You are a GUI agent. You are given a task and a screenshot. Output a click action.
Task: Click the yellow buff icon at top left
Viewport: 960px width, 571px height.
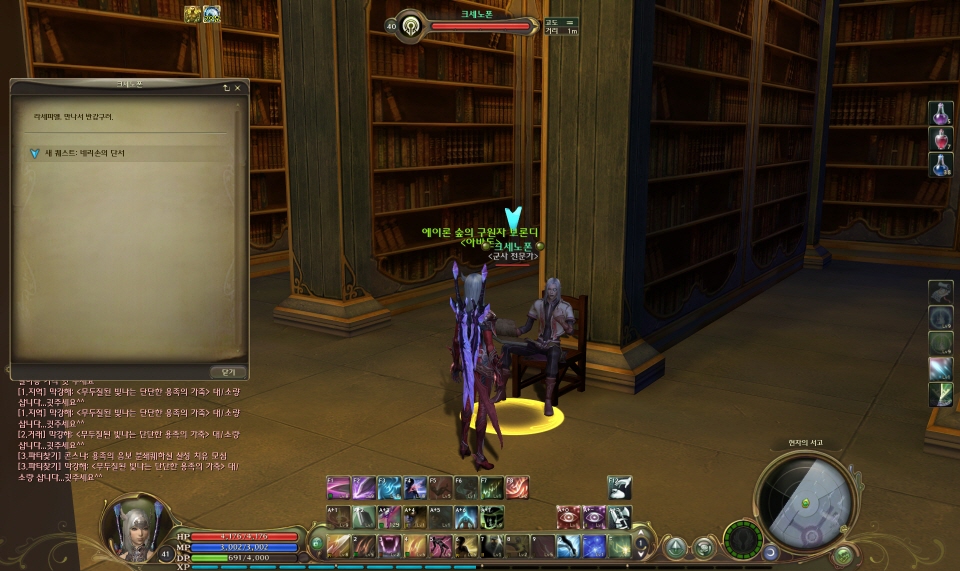(x=191, y=14)
